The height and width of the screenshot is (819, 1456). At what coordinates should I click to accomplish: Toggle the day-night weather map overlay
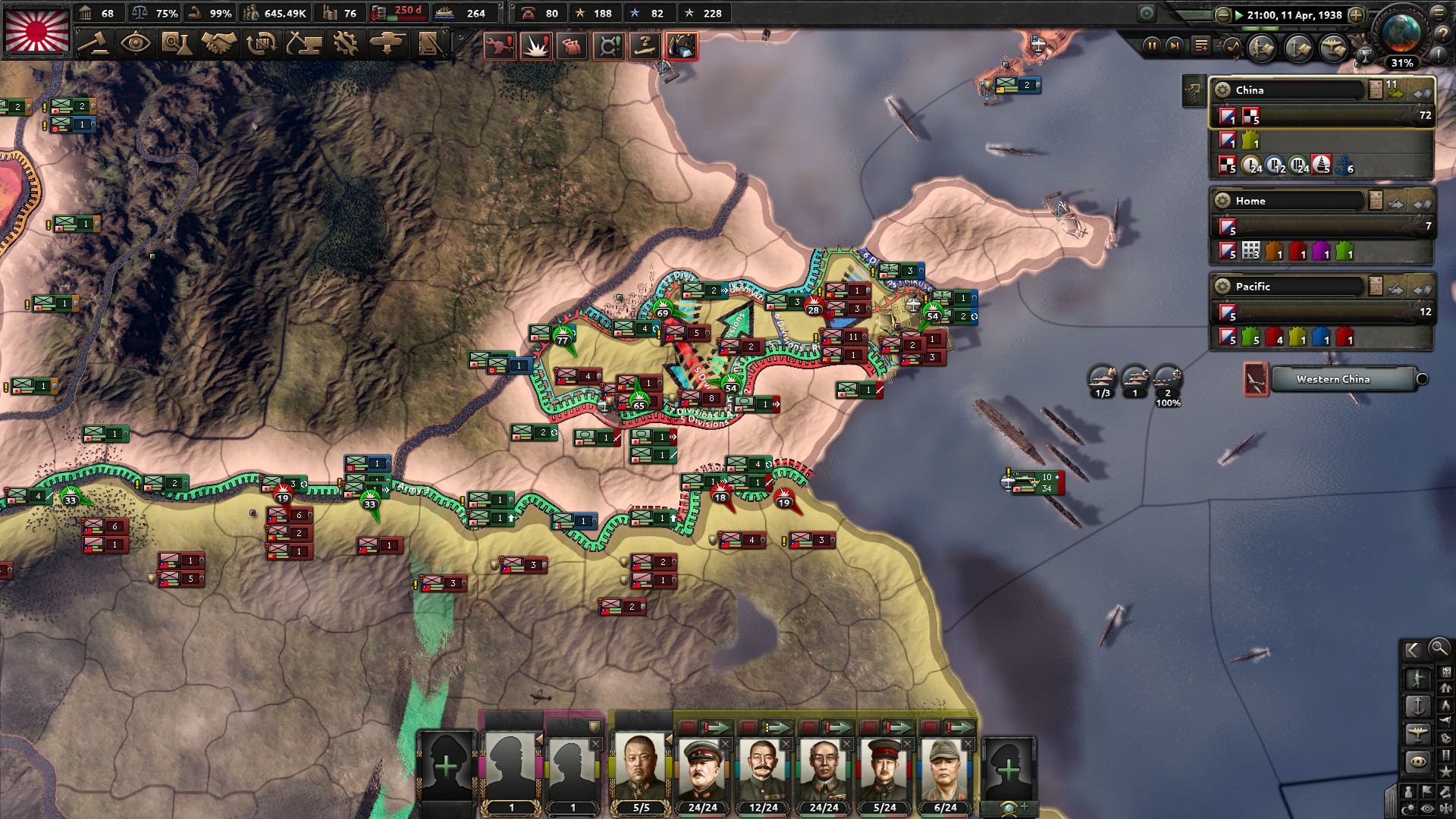coord(1410,807)
